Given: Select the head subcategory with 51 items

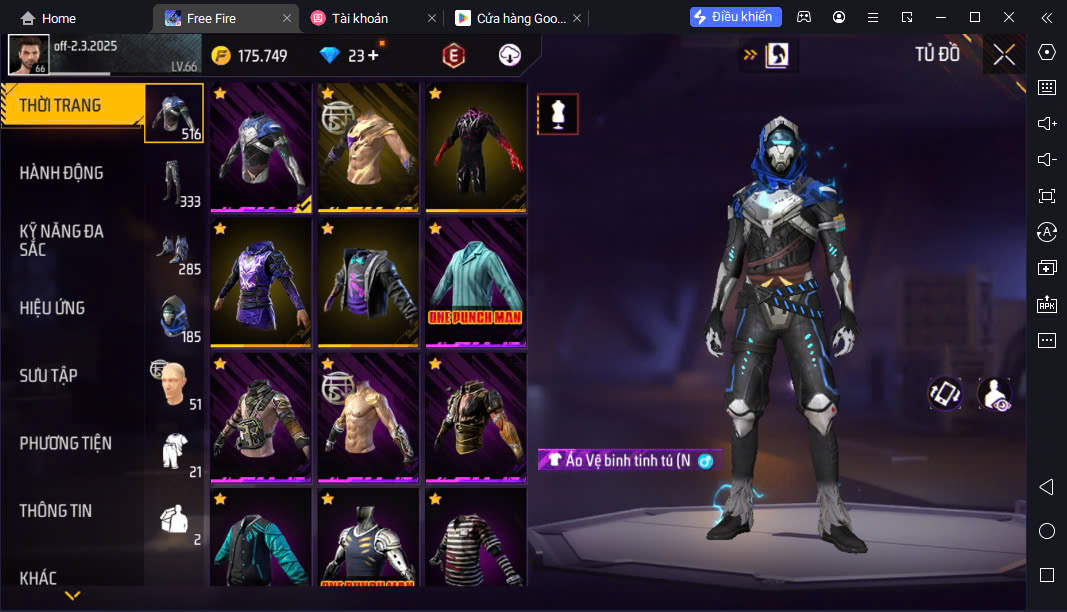Looking at the screenshot, I should (x=175, y=385).
